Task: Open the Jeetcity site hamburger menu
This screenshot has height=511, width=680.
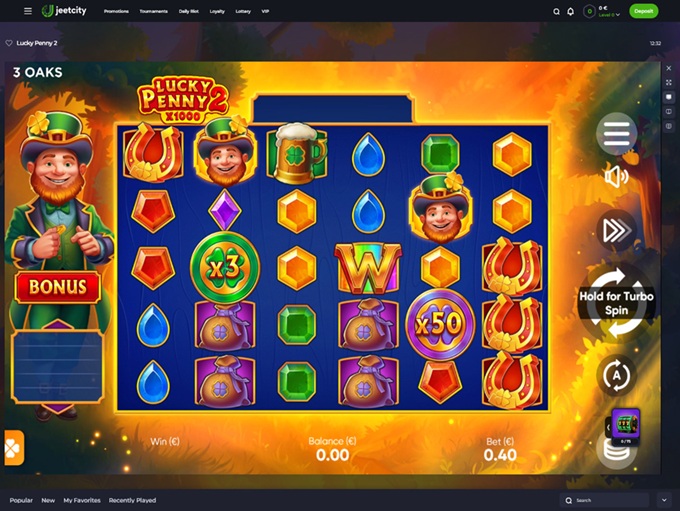Action: (27, 11)
